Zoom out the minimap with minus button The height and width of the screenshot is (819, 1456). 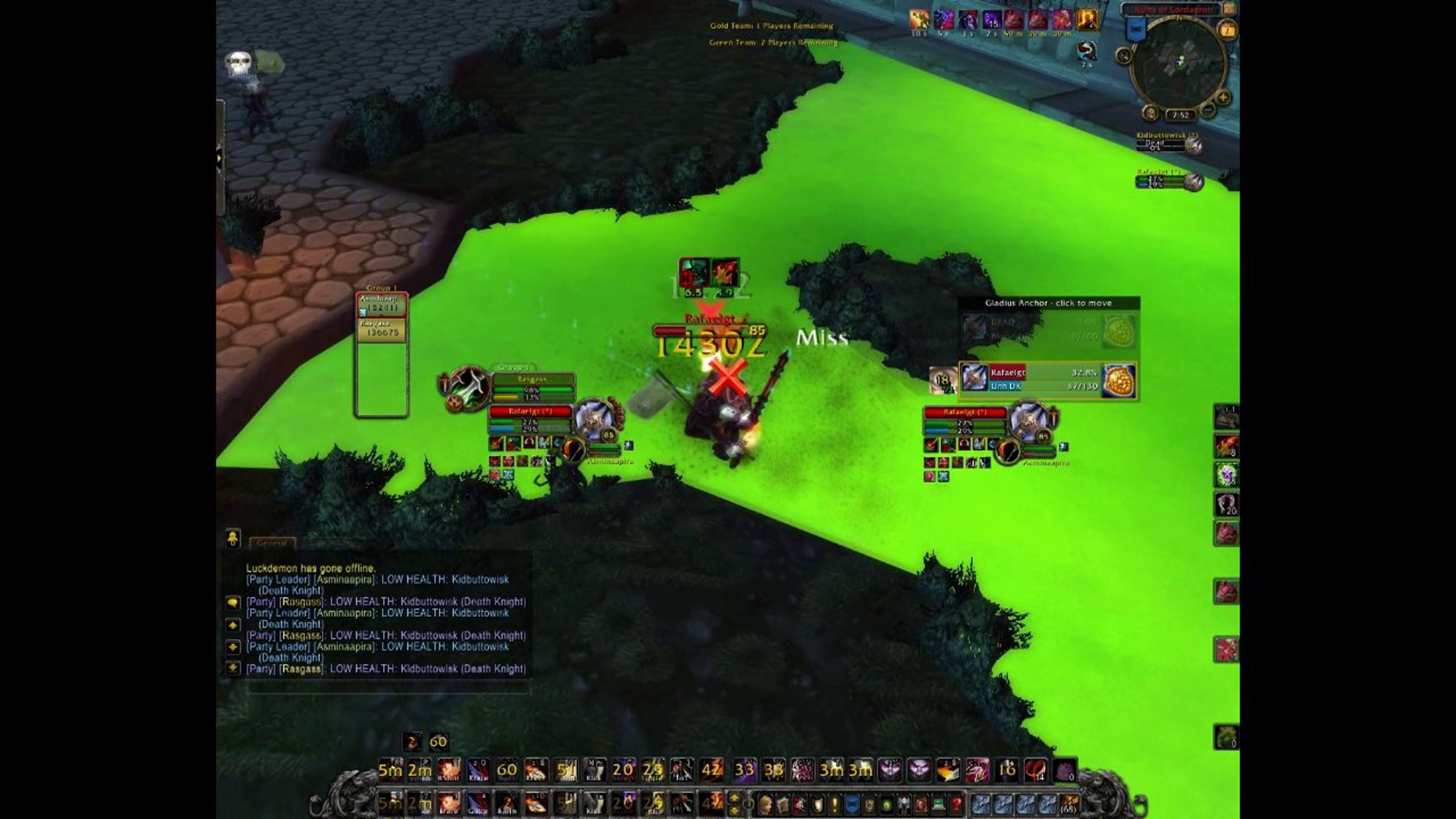tap(1208, 110)
